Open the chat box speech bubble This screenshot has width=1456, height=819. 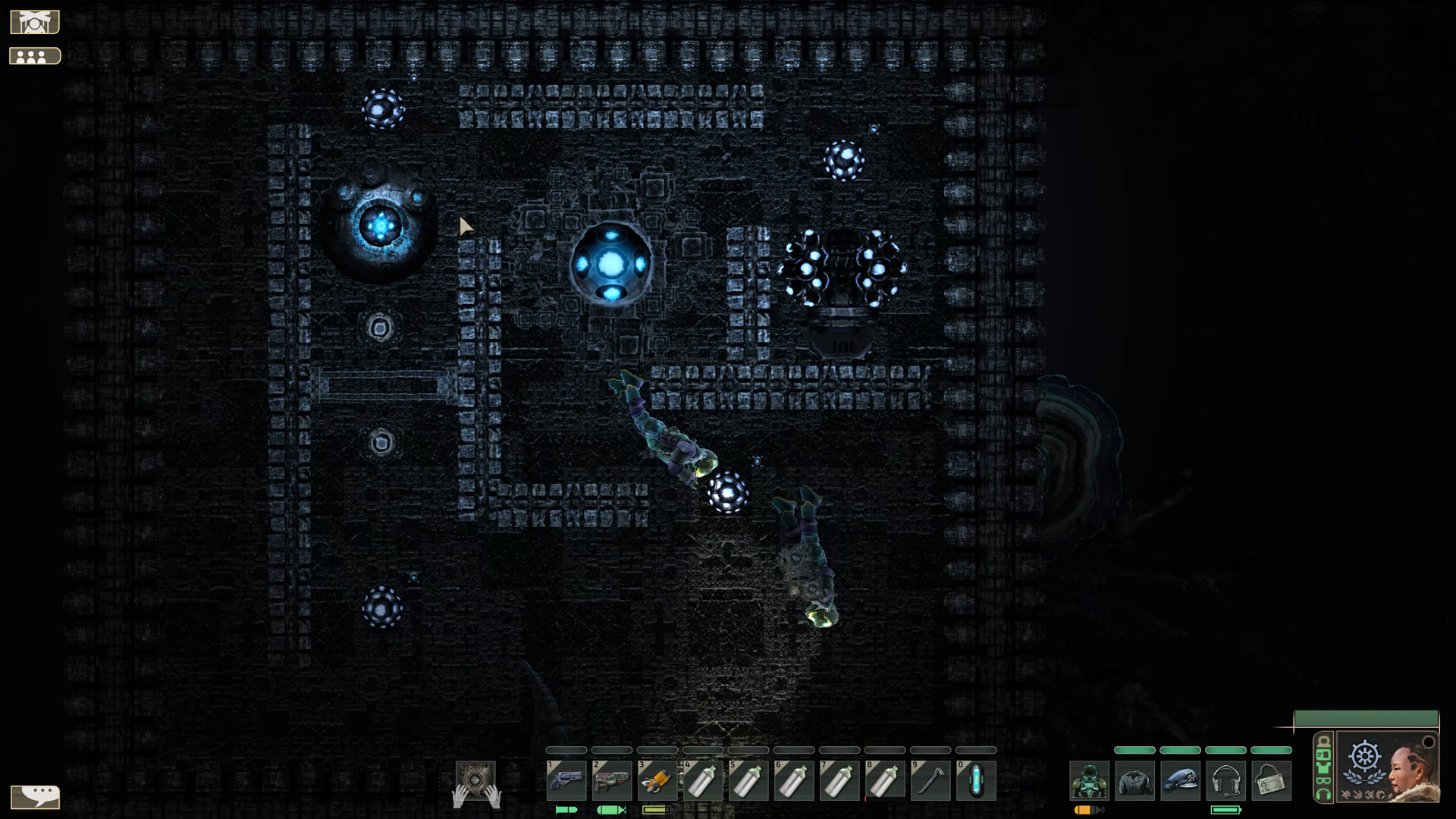(35, 796)
